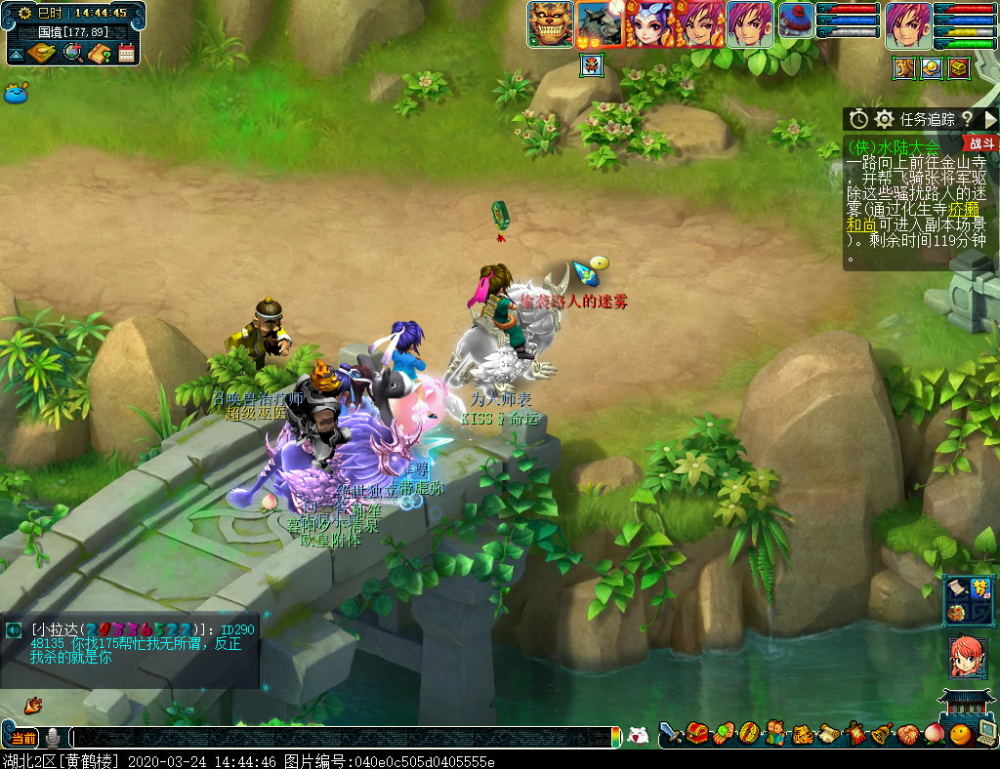
Task: Open the red calendar of events
Action: click(x=126, y=53)
